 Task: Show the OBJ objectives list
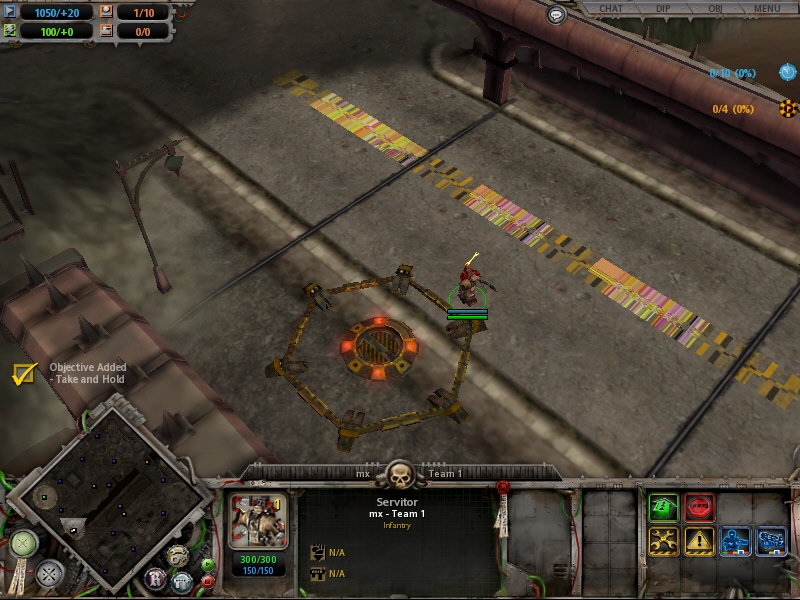714,9
